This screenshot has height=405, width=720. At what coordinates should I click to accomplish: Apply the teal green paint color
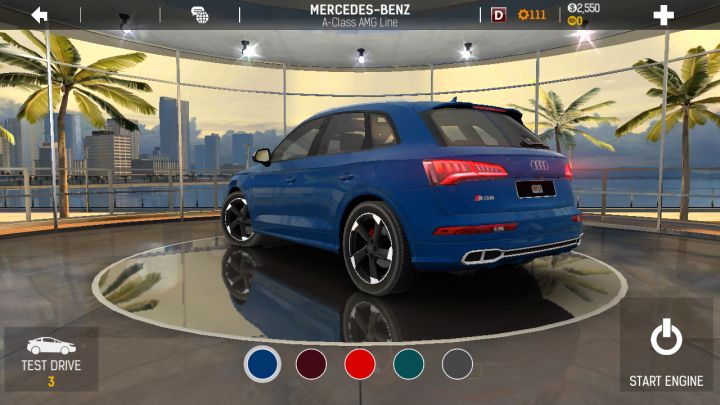(408, 363)
